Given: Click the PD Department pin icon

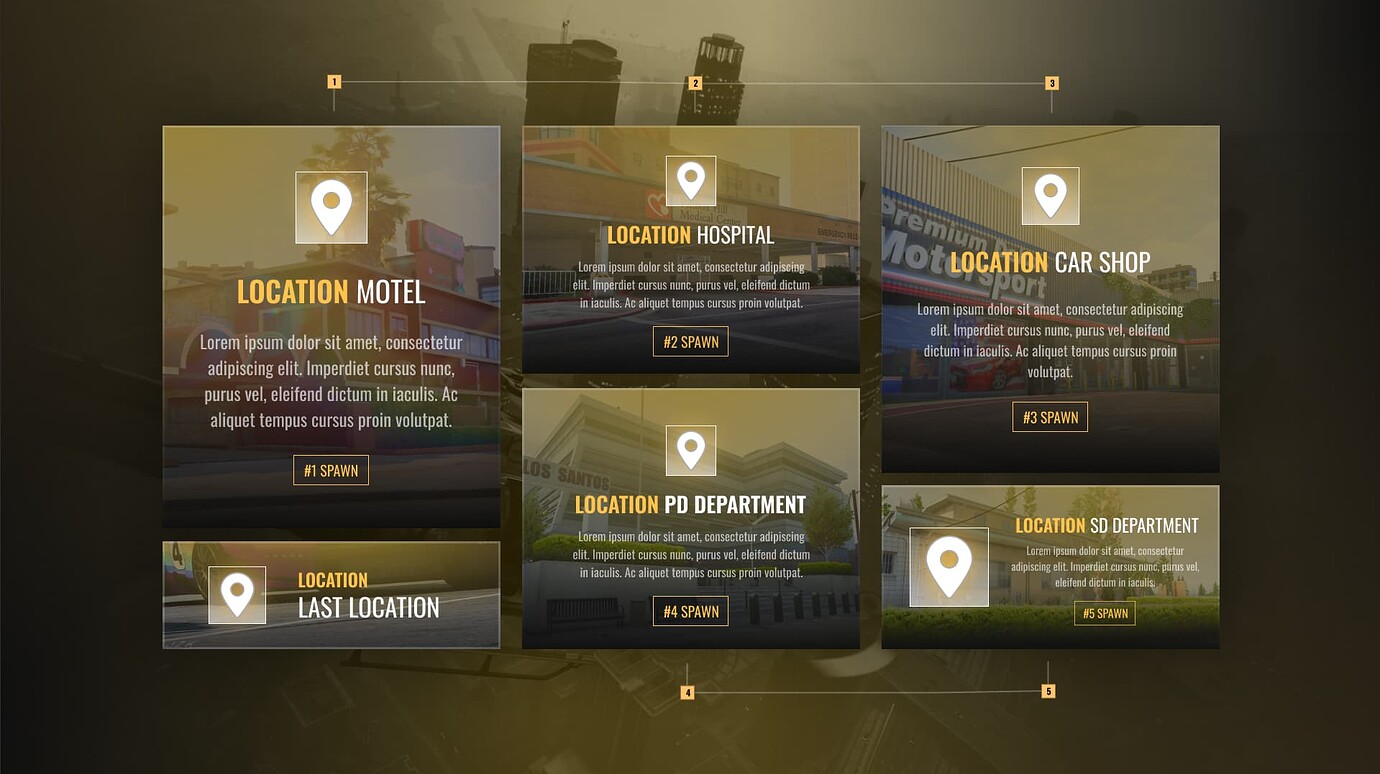Looking at the screenshot, I should 691,450.
